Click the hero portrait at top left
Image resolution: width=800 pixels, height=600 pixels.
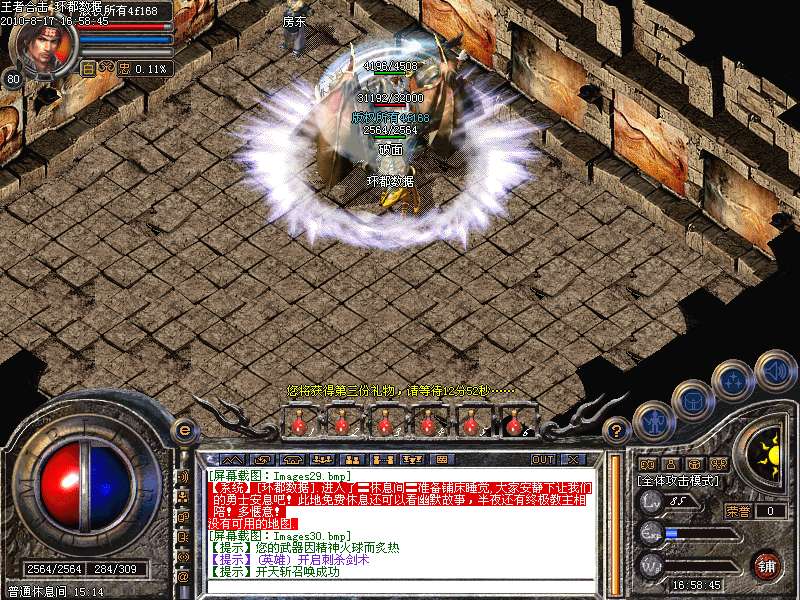pos(47,45)
